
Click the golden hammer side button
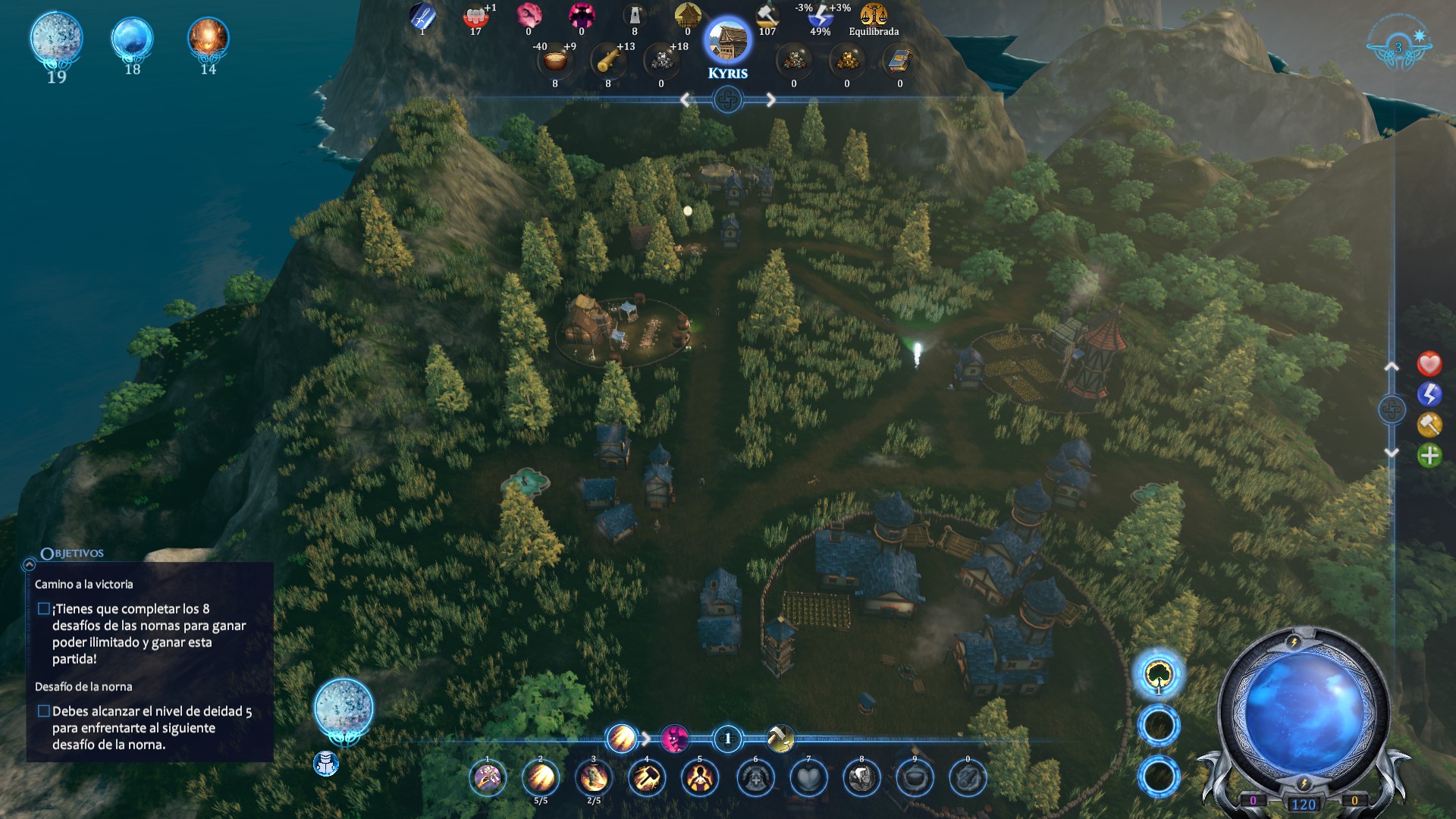pyautogui.click(x=1429, y=425)
